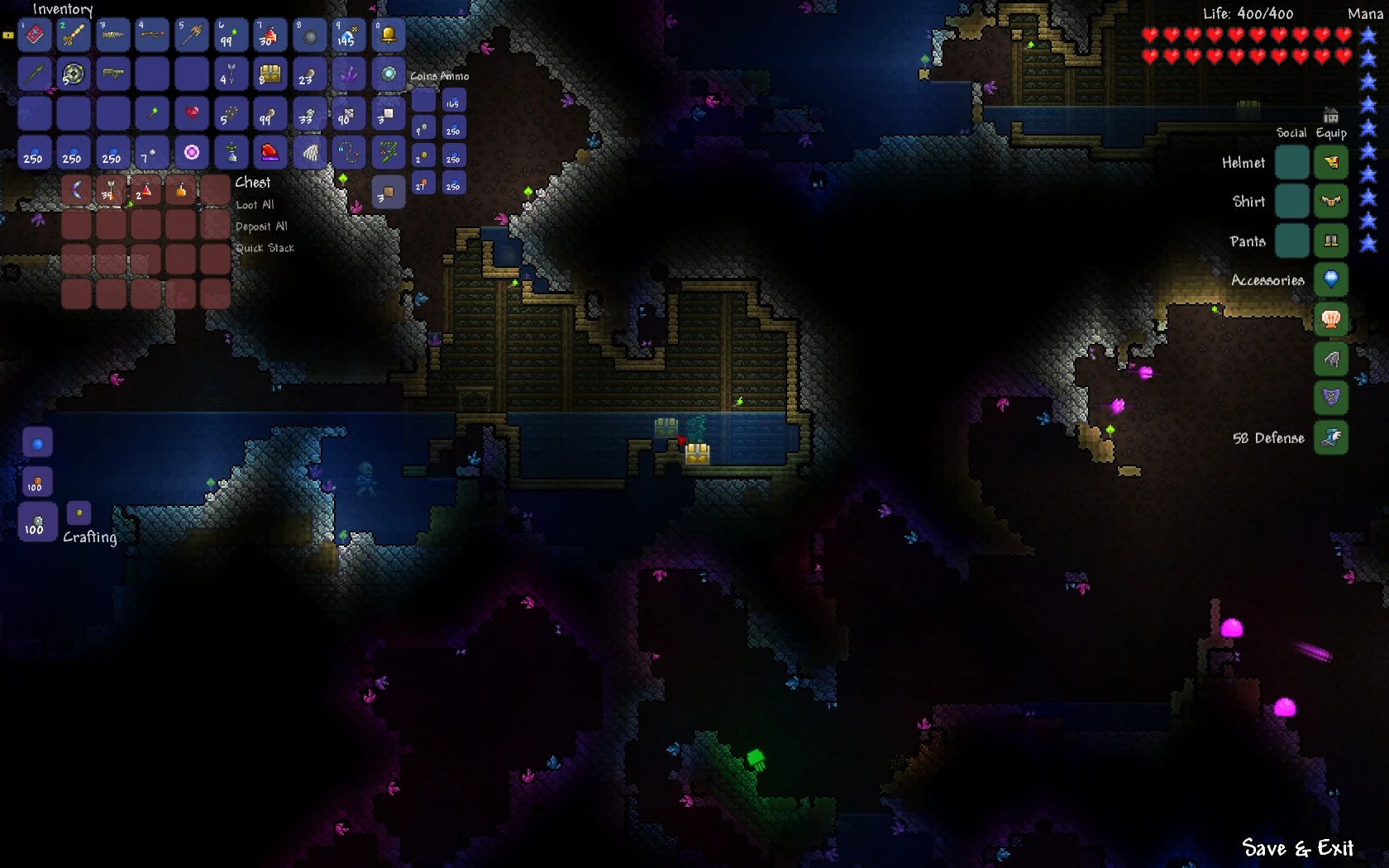Select the gold bell in slot 0
This screenshot has width=1389, height=868.
pos(389,35)
